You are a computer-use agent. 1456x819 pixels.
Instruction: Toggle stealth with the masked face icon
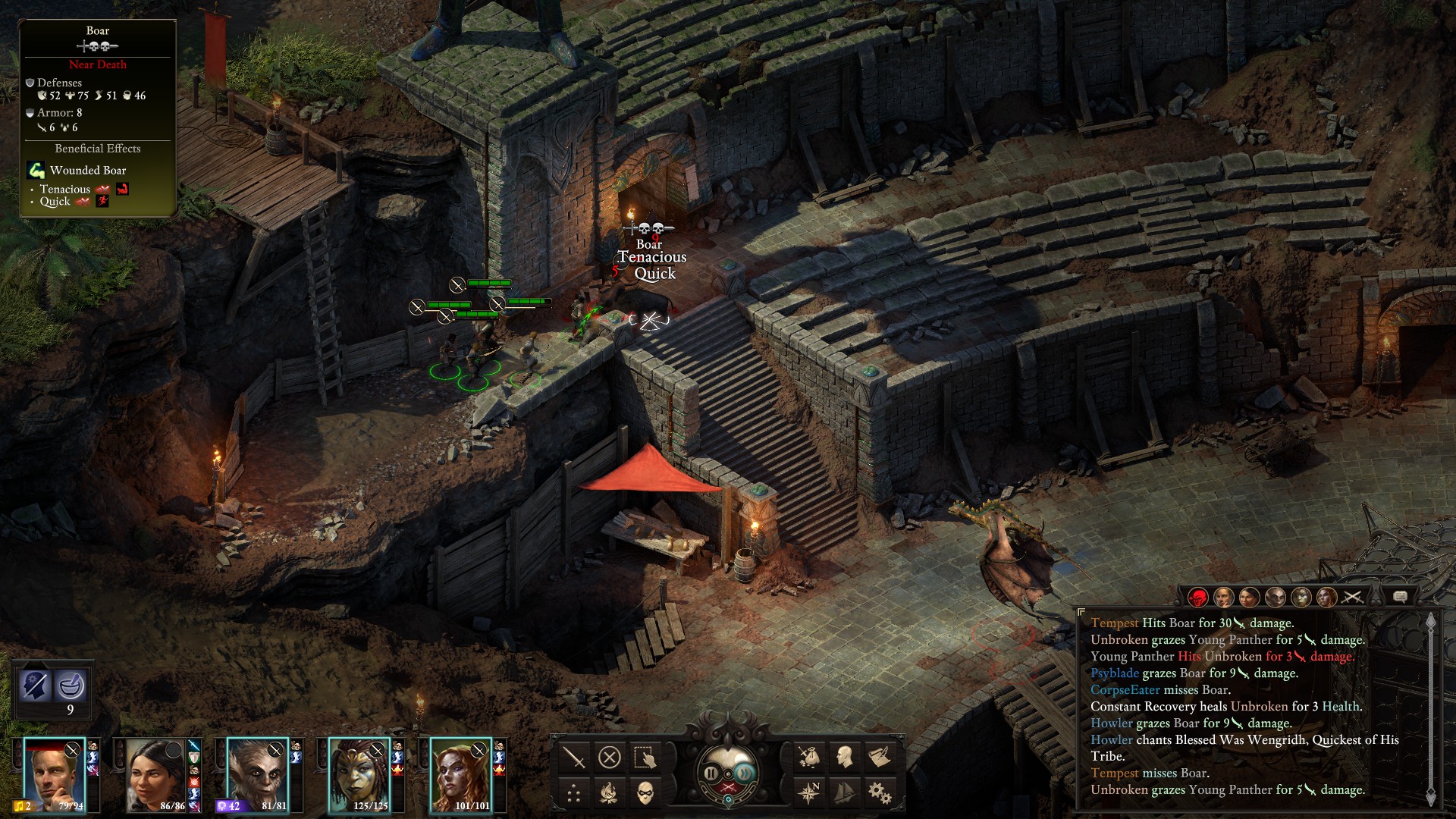645,793
